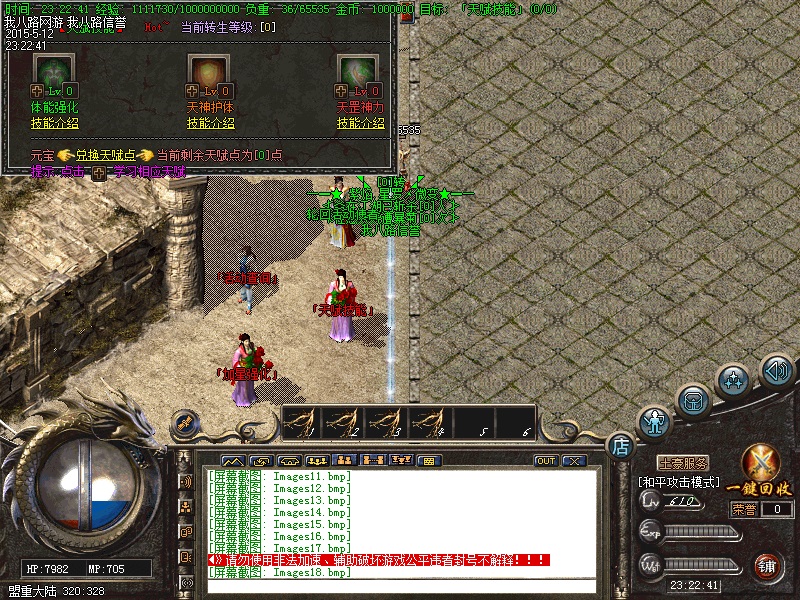The height and width of the screenshot is (600, 800).
Task: Click the plus button beside 体能强化
Action: 38,91
